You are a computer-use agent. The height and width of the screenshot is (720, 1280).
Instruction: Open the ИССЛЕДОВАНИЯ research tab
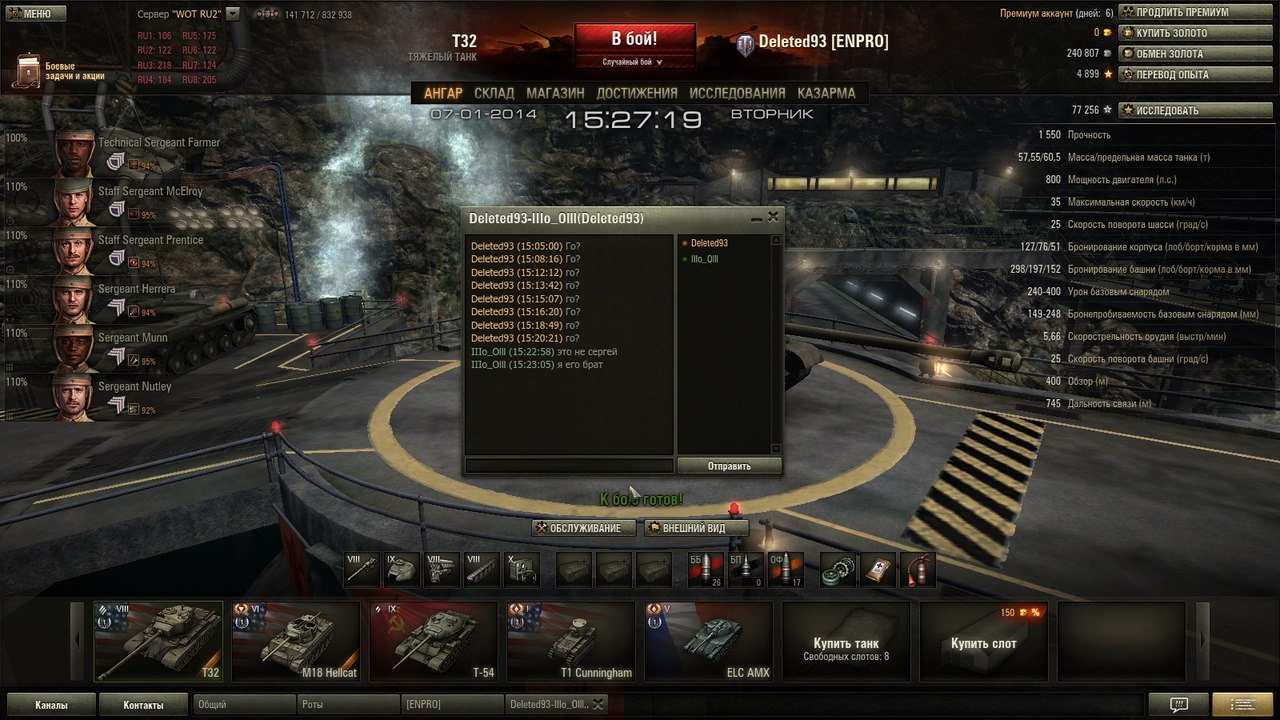tap(737, 93)
